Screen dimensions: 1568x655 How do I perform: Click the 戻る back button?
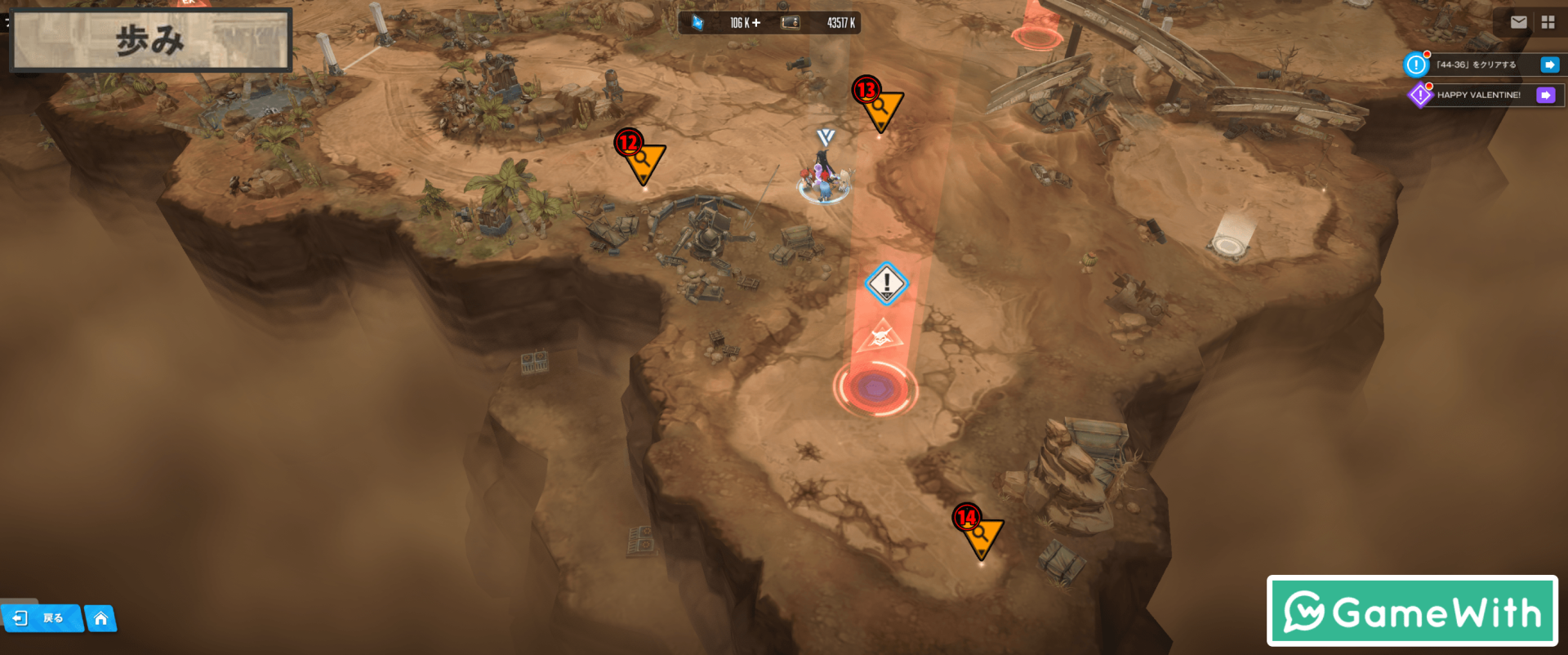tap(42, 618)
